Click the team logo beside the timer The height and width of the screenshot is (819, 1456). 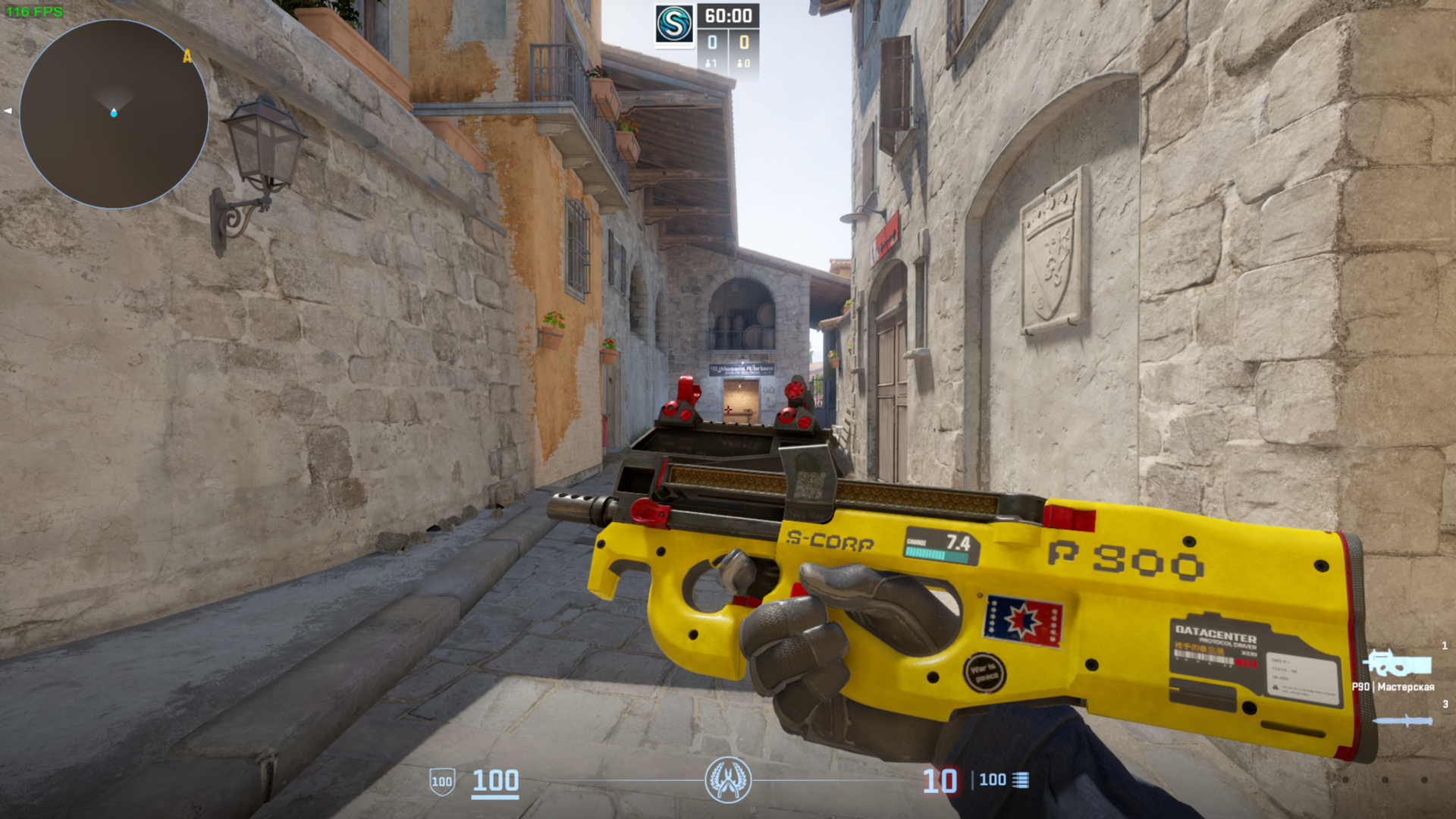click(673, 24)
